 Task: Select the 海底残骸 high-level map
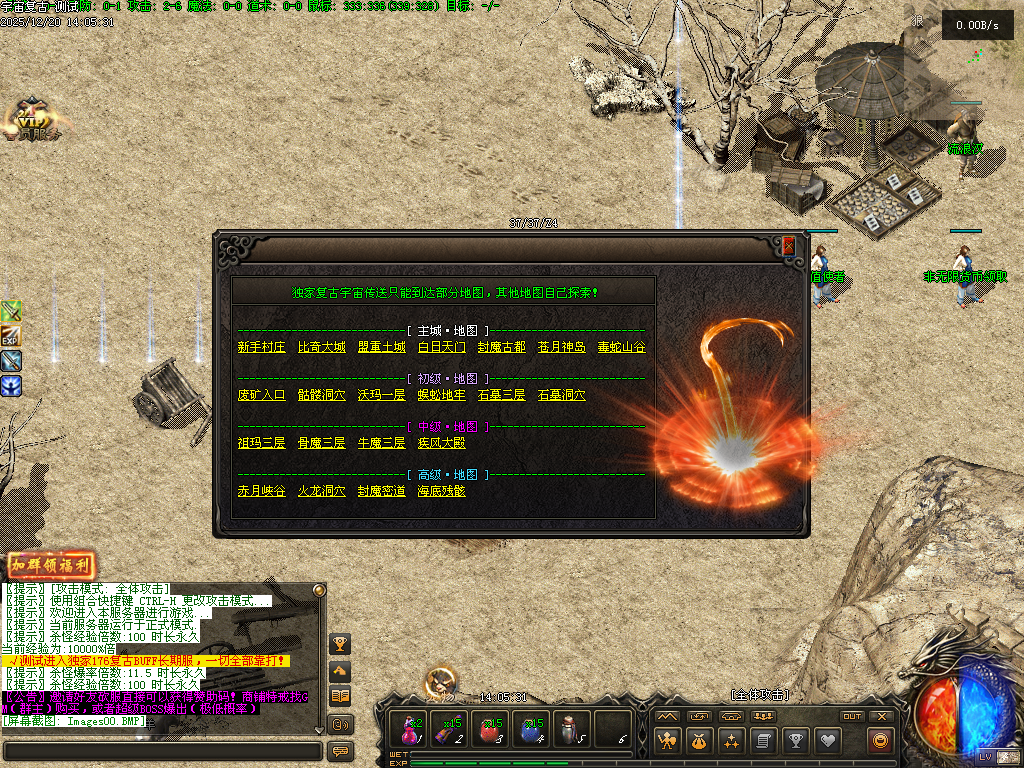click(x=441, y=491)
